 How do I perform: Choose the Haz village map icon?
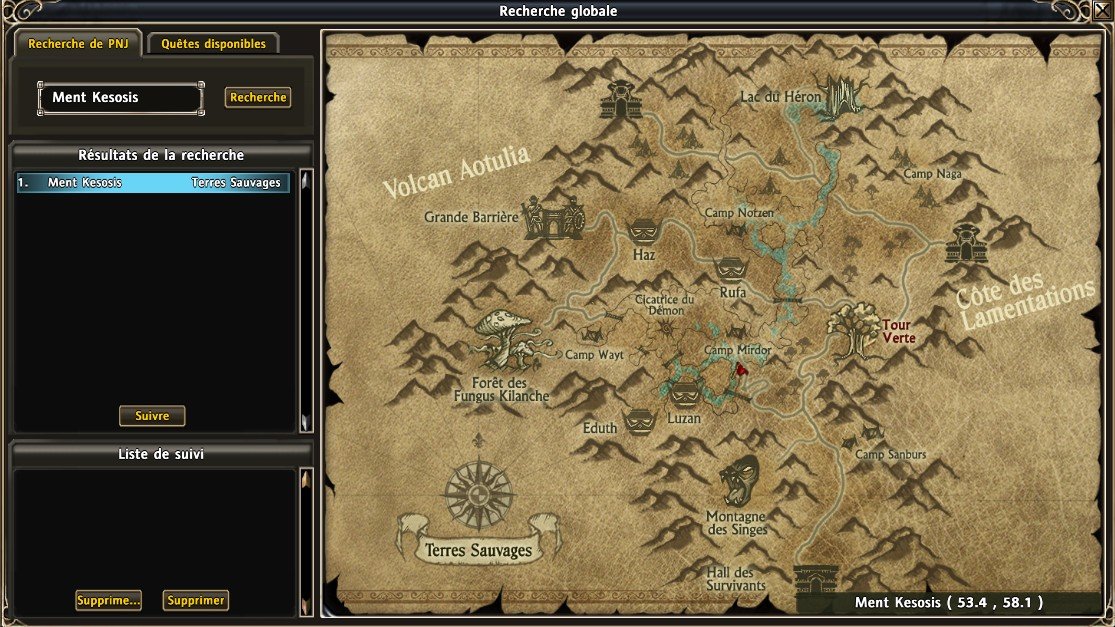pos(643,232)
